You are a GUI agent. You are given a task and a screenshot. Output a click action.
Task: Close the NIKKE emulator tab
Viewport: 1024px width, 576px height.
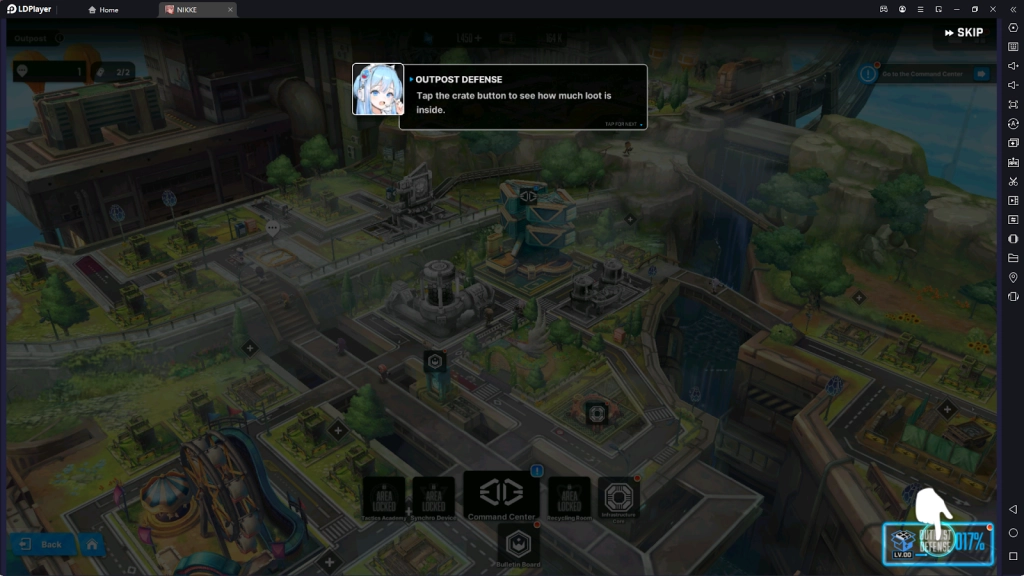click(230, 10)
